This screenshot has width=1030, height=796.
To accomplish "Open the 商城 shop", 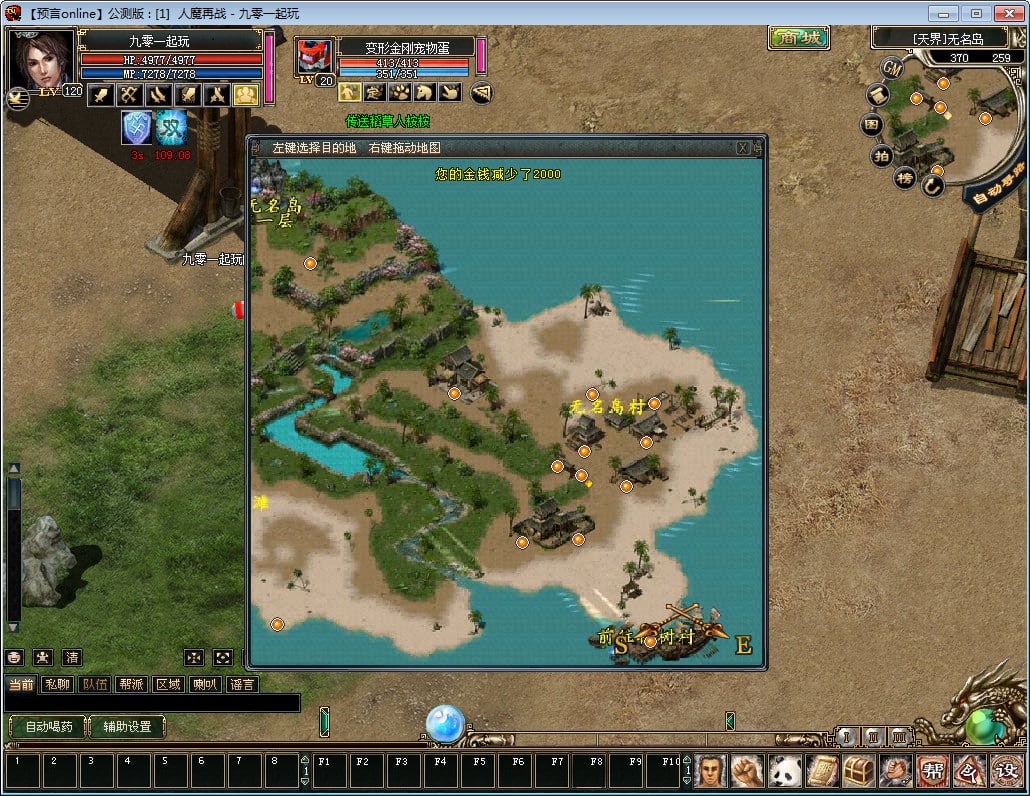I will tap(800, 38).
